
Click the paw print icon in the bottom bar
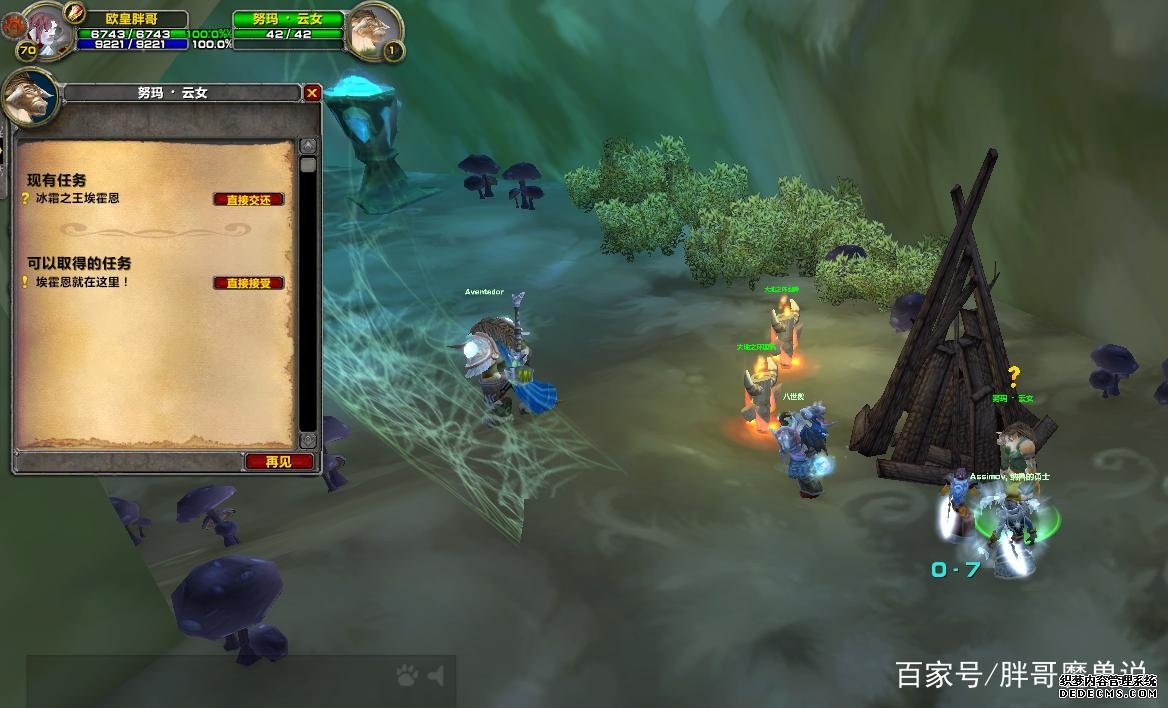point(406,677)
